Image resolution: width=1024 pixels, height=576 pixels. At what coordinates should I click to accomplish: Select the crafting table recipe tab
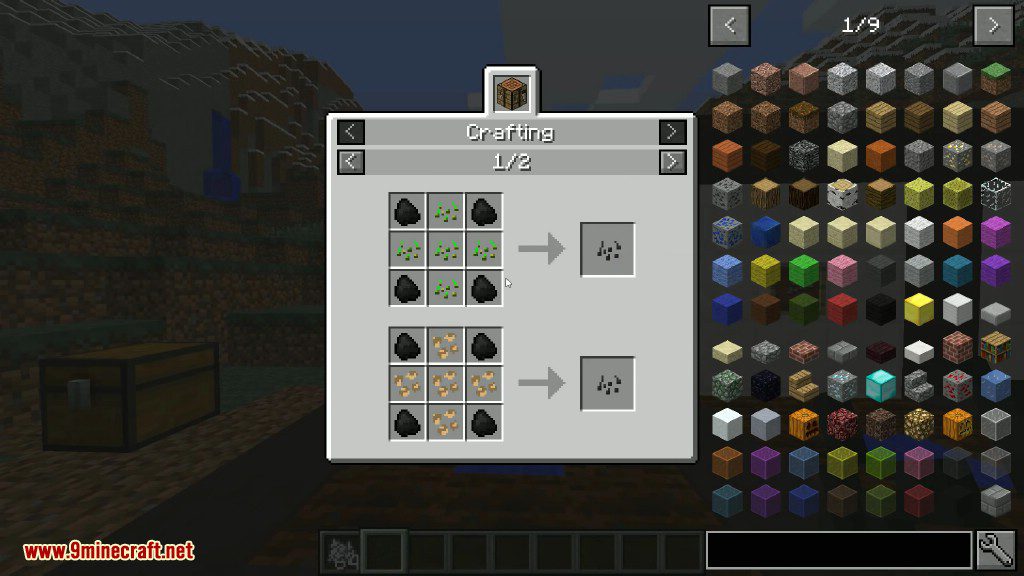tap(511, 92)
